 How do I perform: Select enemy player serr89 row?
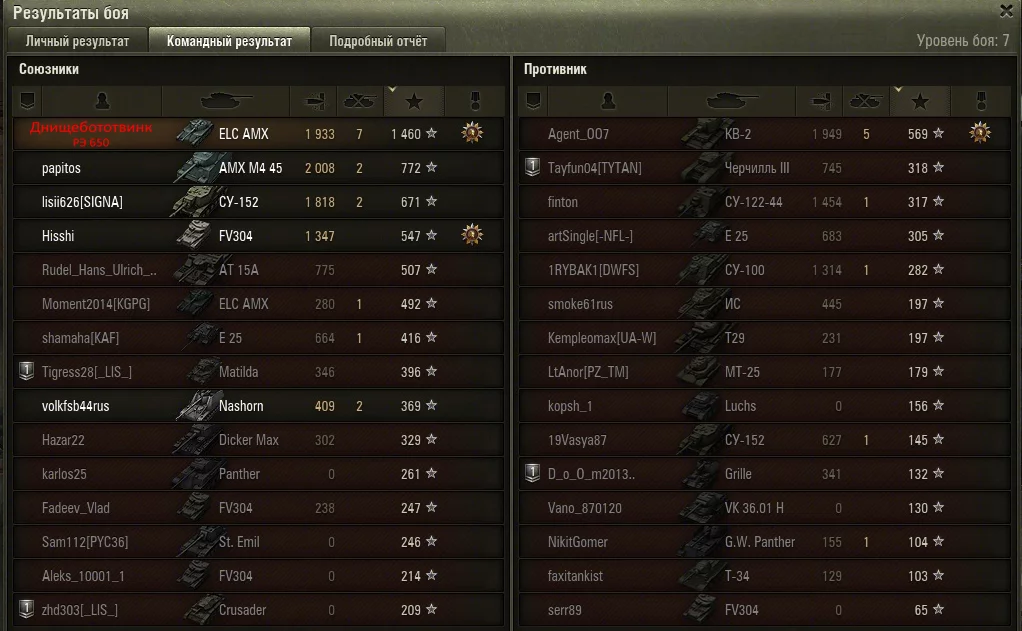coord(565,610)
